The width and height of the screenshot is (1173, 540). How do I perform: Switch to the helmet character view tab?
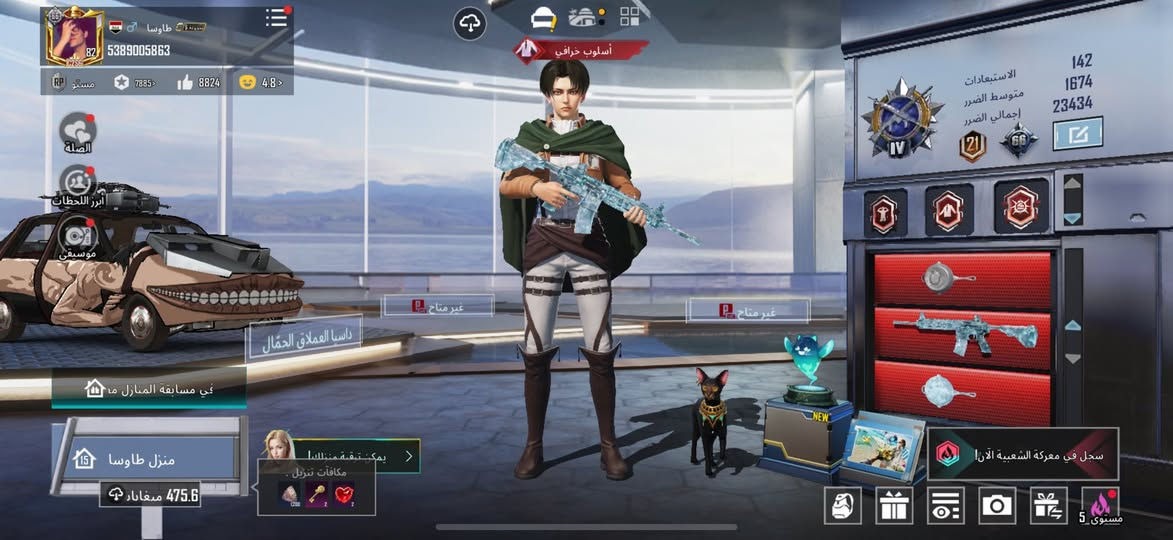click(x=543, y=17)
